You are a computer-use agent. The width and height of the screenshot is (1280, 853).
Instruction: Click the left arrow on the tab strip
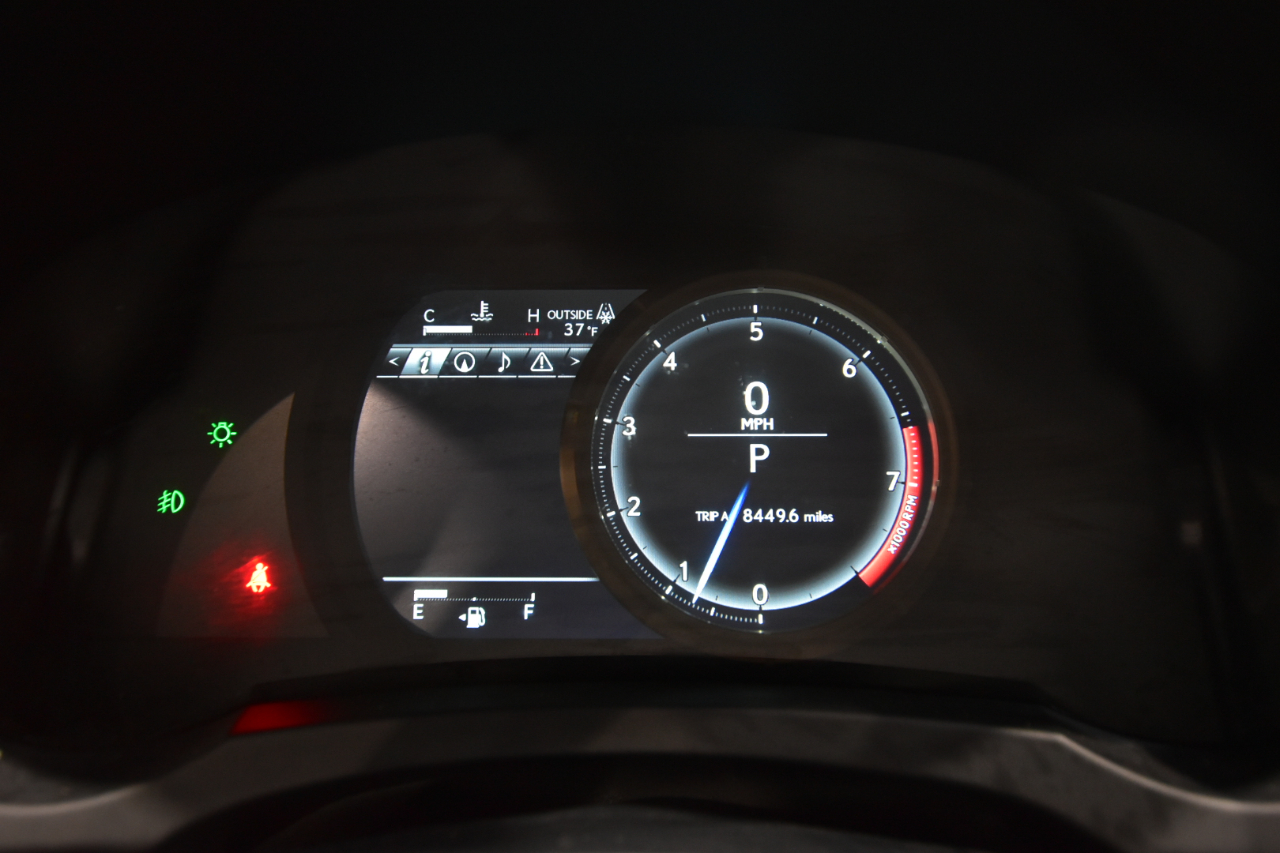point(394,362)
